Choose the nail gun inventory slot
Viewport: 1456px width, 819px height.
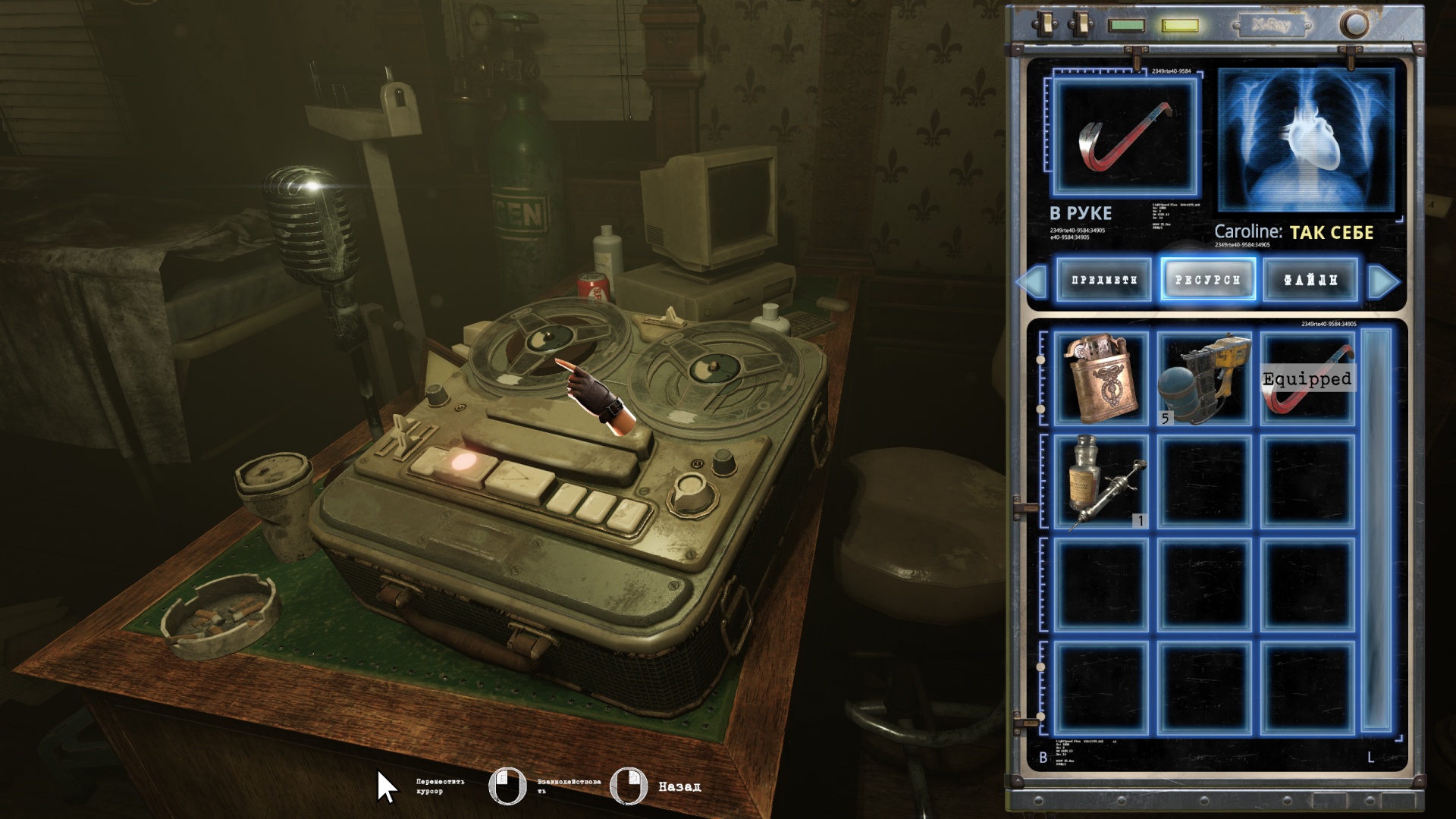click(x=1204, y=378)
